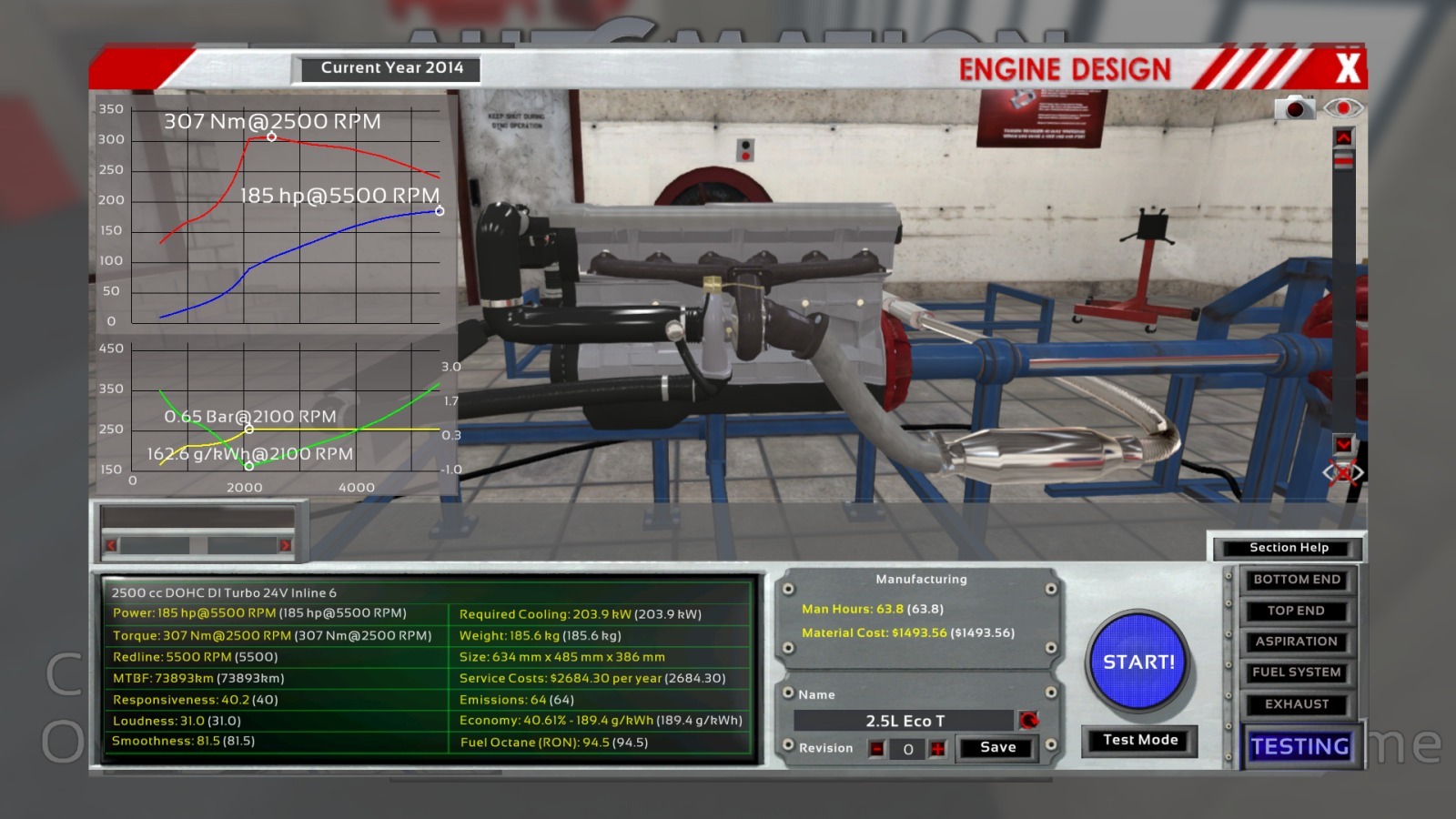The image size is (1456, 819).
Task: Click the blue START! button
Action: (x=1138, y=662)
